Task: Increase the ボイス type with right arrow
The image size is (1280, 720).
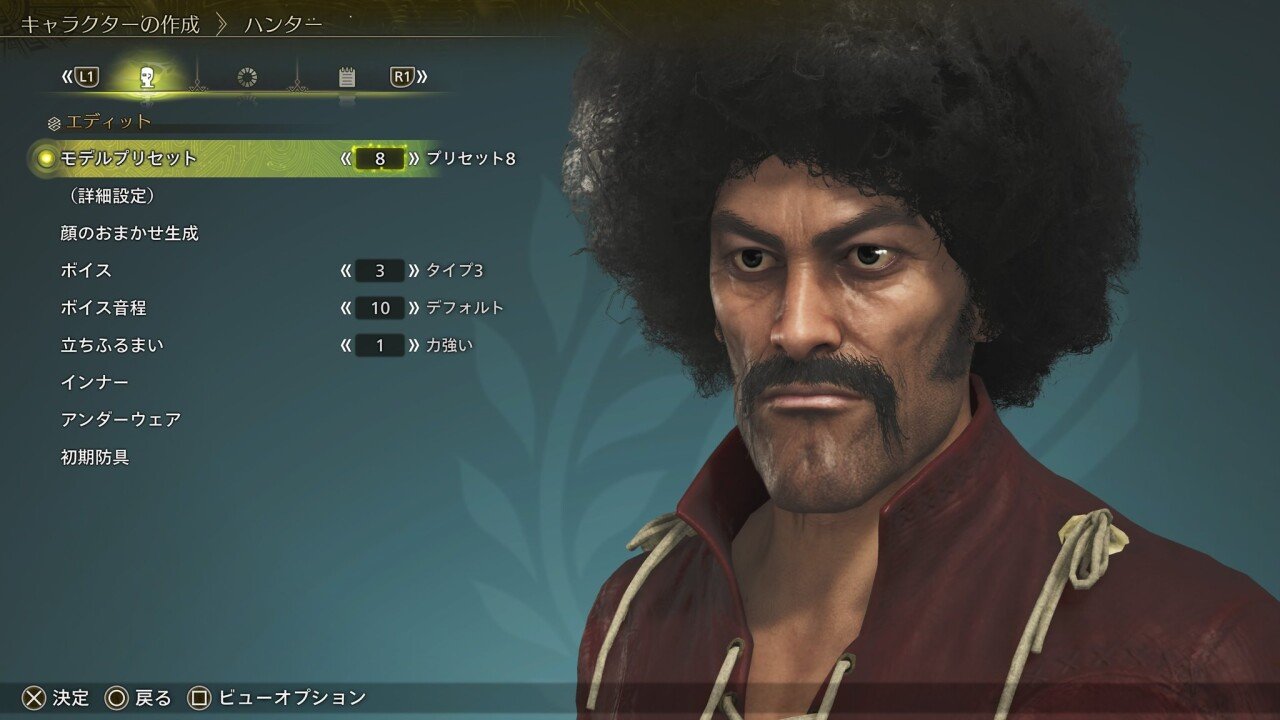Action: [x=414, y=271]
